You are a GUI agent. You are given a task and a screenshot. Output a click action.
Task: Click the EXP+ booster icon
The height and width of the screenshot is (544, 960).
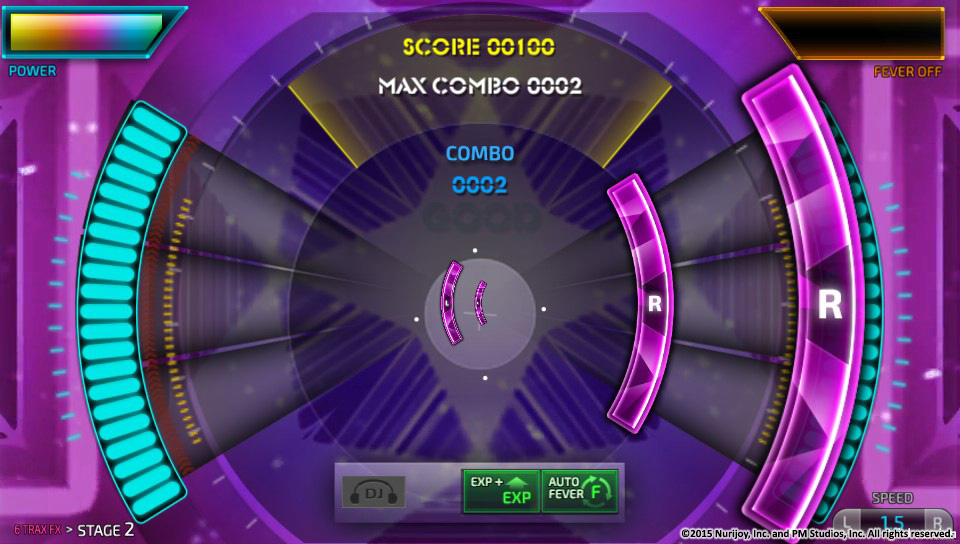500,490
